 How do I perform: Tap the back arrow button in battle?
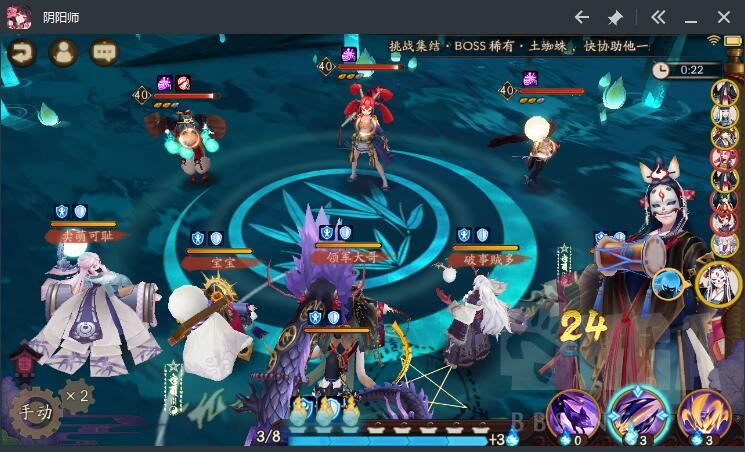(x=20, y=53)
